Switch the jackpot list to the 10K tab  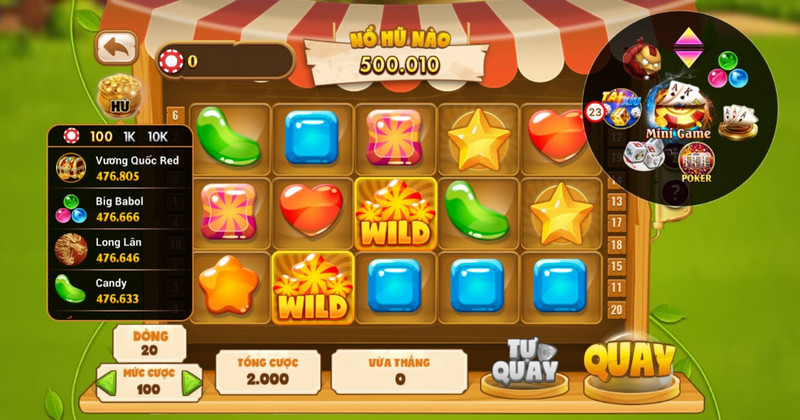pyautogui.click(x=158, y=136)
